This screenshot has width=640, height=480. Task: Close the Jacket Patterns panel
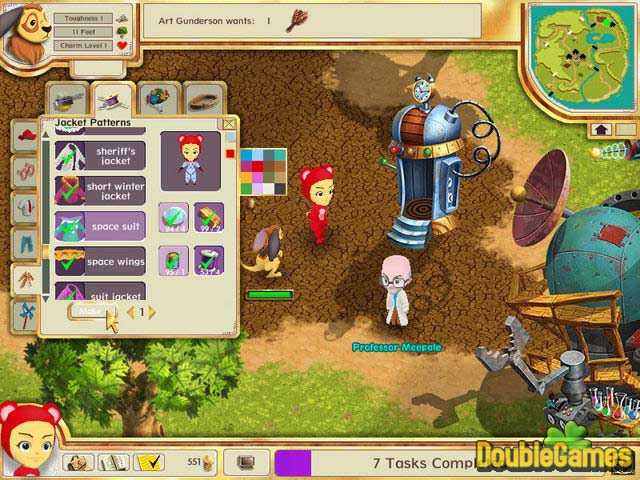[229, 124]
